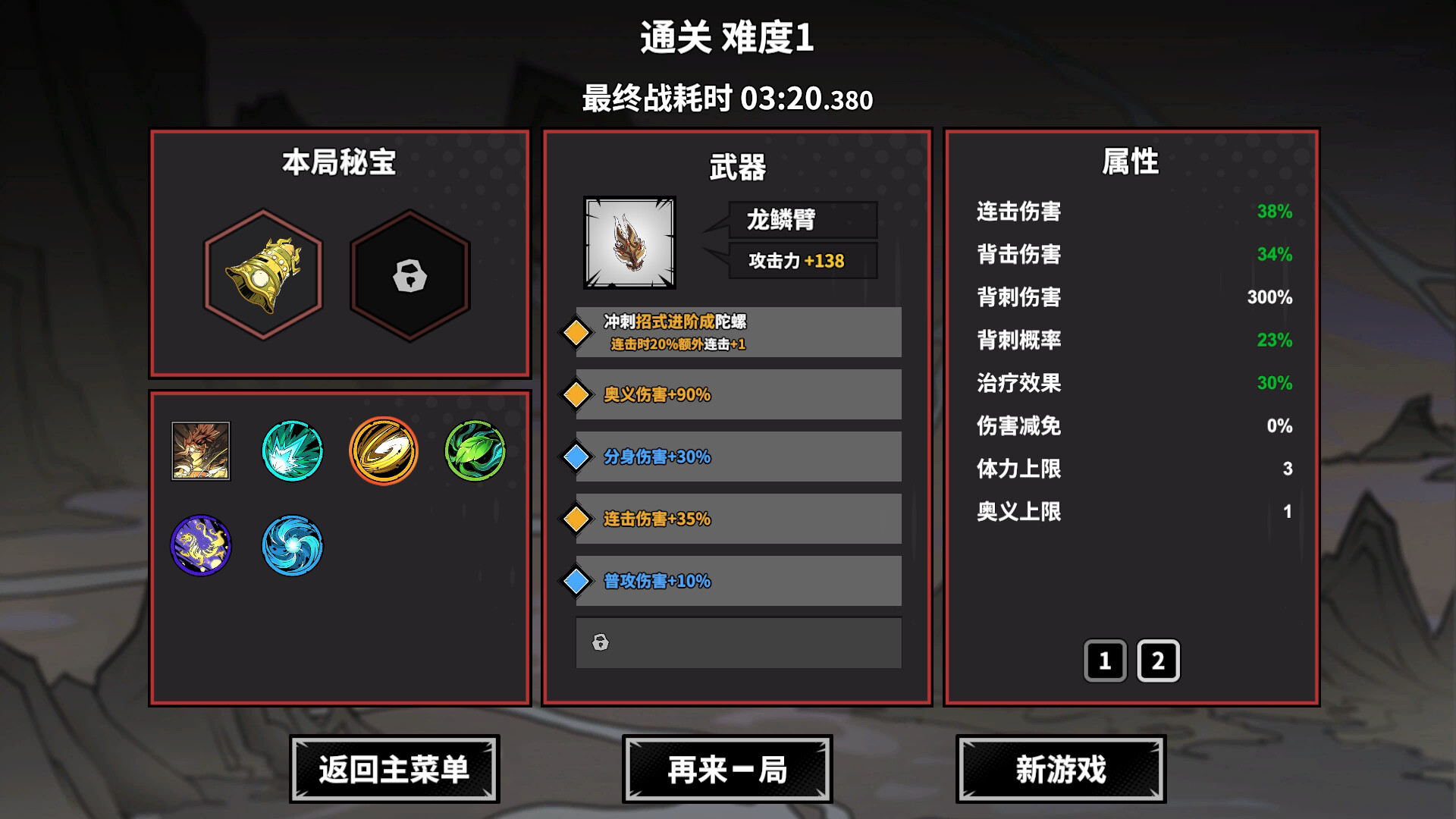This screenshot has height=819, width=1456.
Task: Click the teal lightning skill orb
Action: (292, 451)
